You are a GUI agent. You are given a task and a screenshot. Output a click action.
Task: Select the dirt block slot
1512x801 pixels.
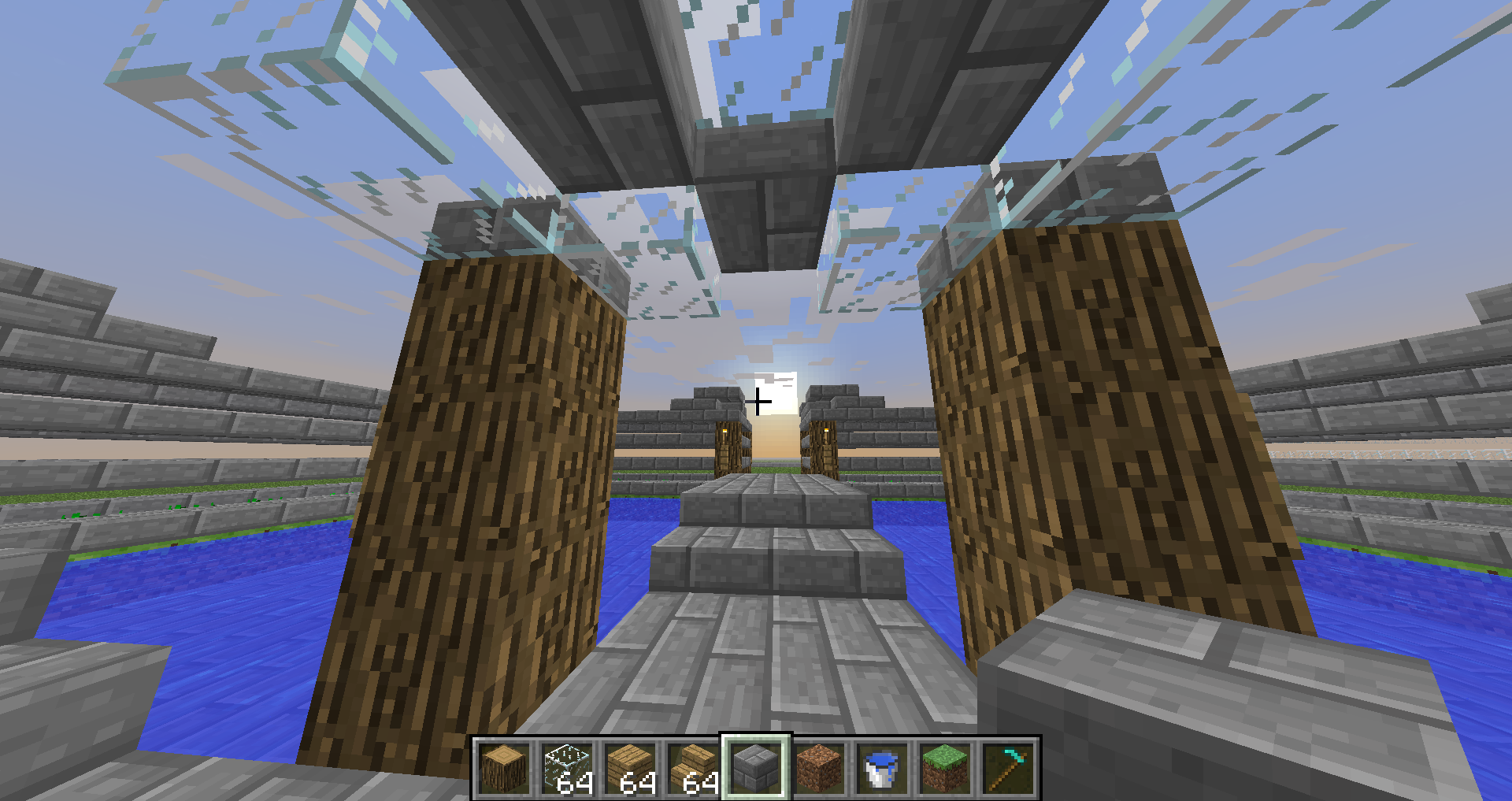[819, 768]
